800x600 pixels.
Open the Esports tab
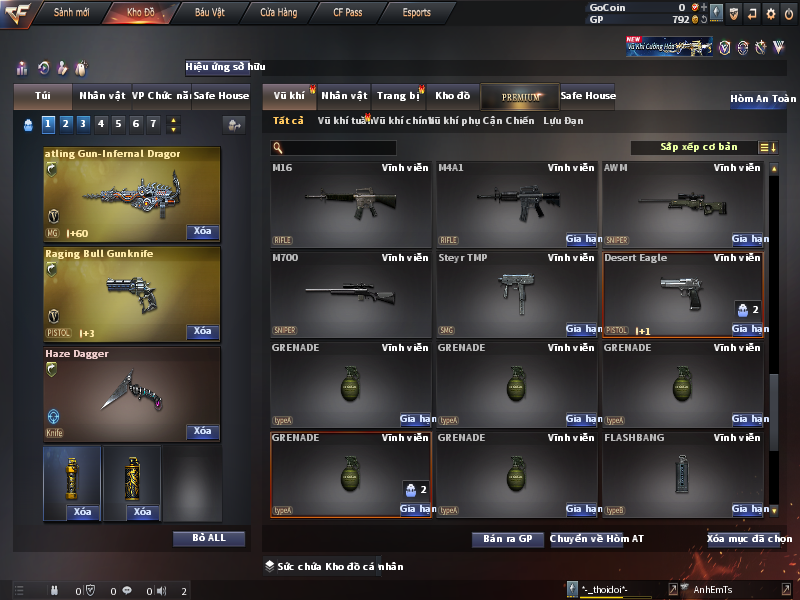(x=415, y=13)
